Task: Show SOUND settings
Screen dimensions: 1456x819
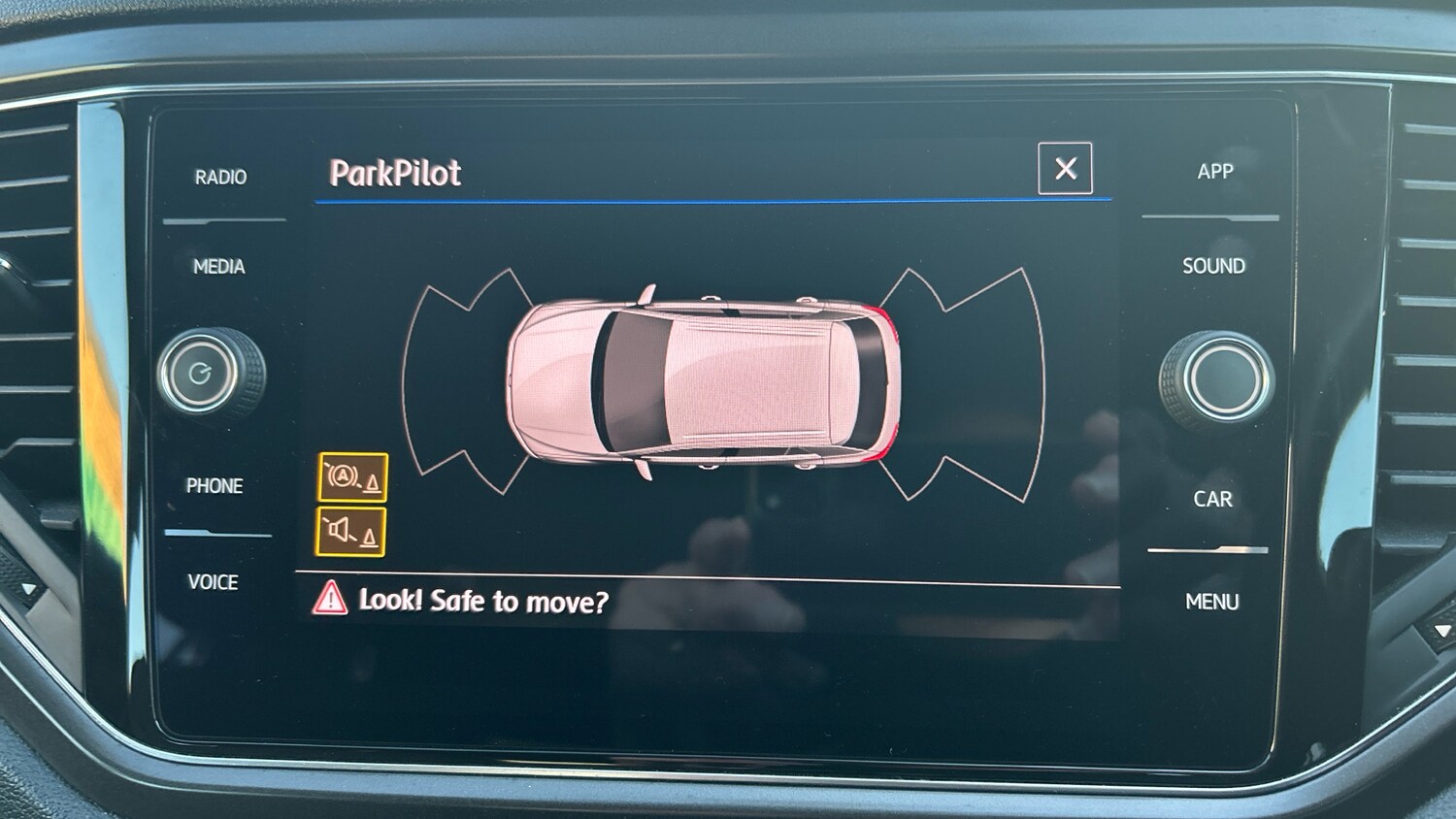Action: 1213,266
